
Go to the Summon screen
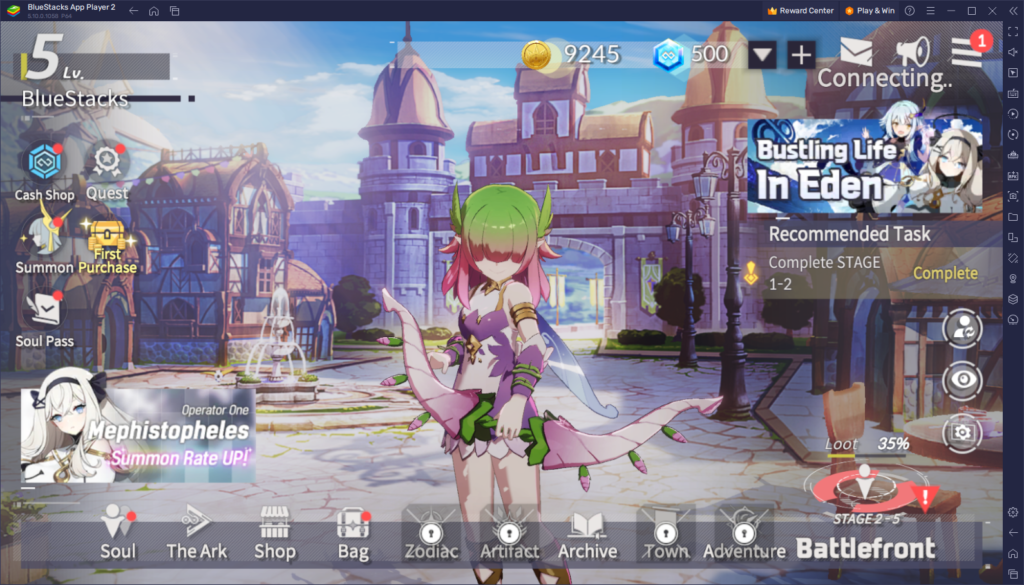point(44,244)
